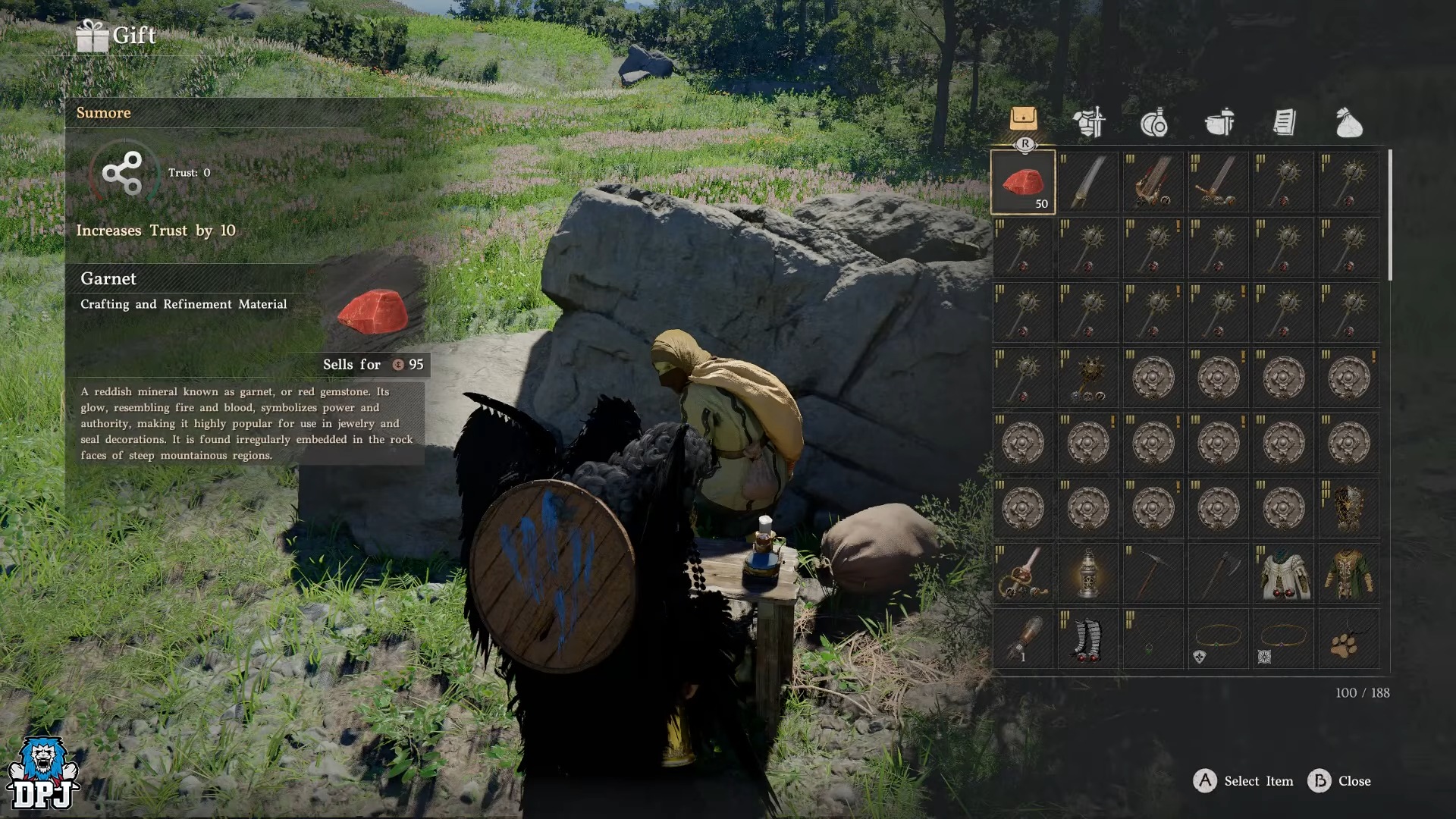Select the pink-bladed ornate sword
1456x819 pixels.
pos(1023,573)
